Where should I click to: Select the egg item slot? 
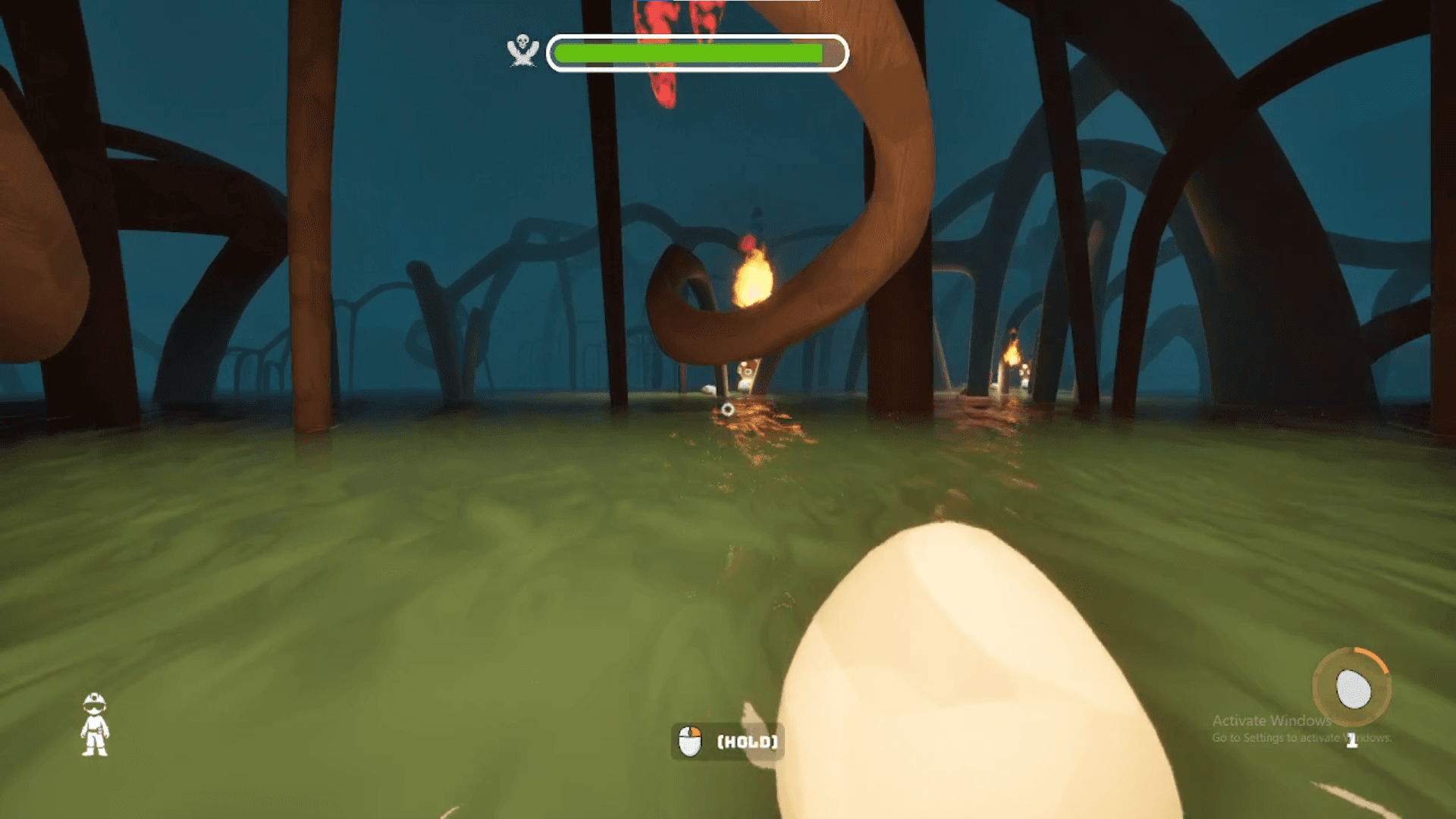click(1352, 689)
